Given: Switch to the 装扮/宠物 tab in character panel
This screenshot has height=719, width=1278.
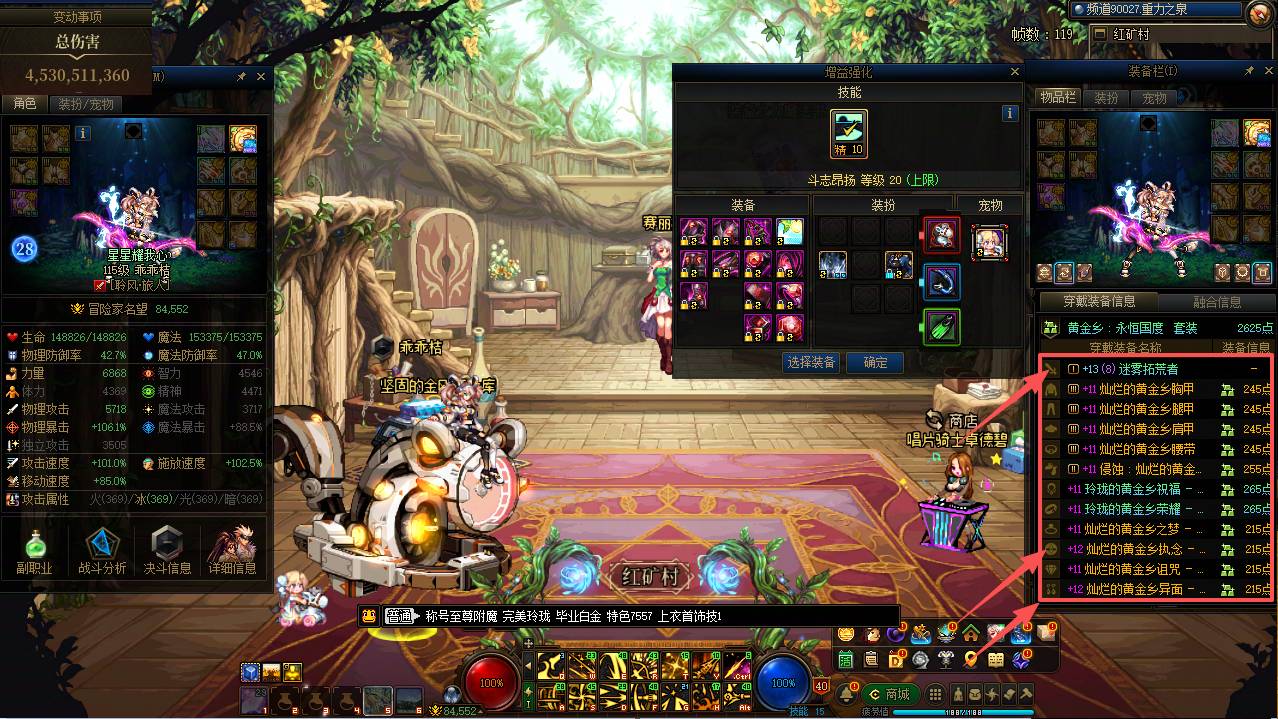Looking at the screenshot, I should (x=86, y=104).
